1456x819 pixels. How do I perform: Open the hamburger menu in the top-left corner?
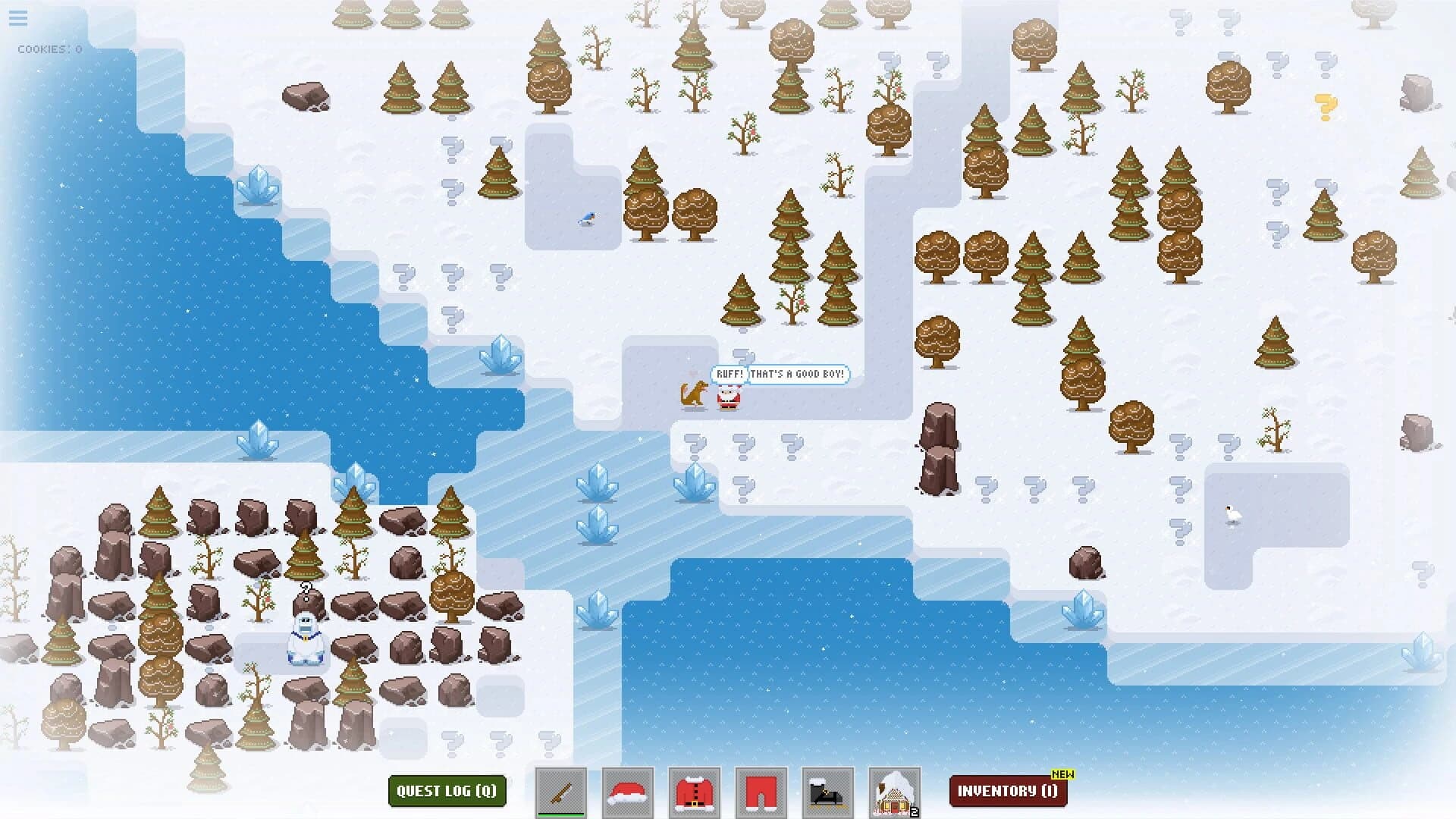[x=17, y=19]
